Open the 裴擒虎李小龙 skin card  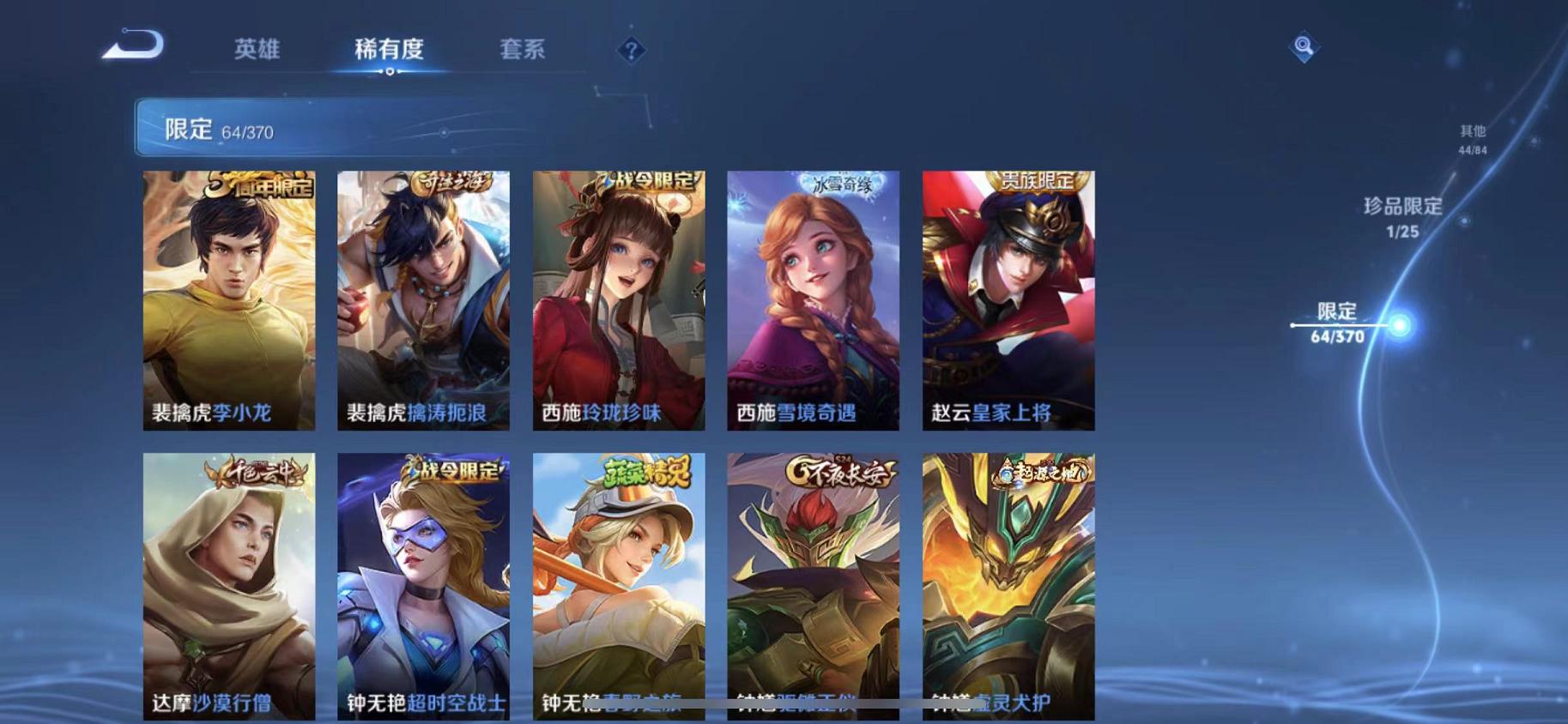(x=229, y=302)
